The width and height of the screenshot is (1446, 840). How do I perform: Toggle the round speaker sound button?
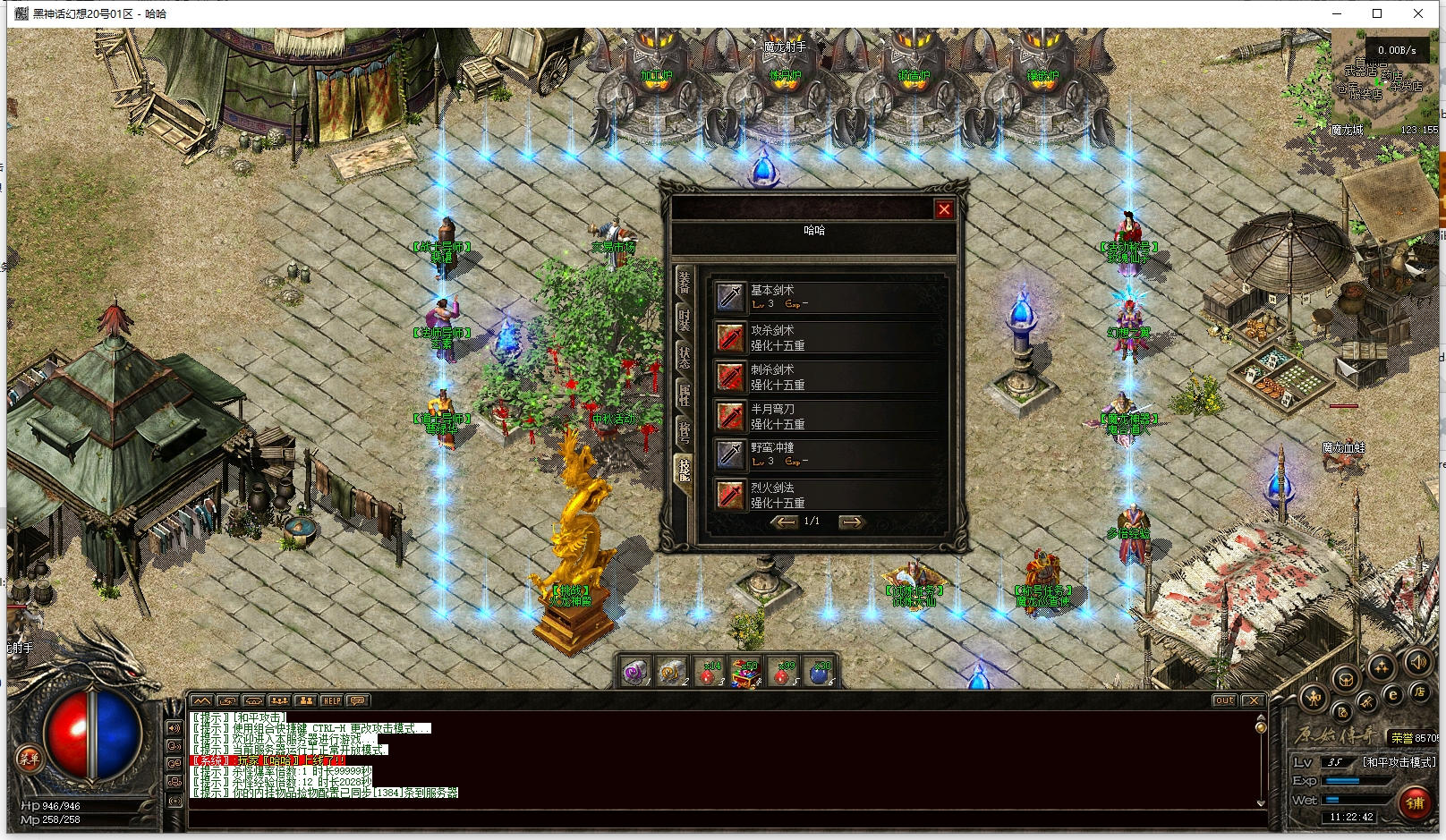pyautogui.click(x=1417, y=663)
